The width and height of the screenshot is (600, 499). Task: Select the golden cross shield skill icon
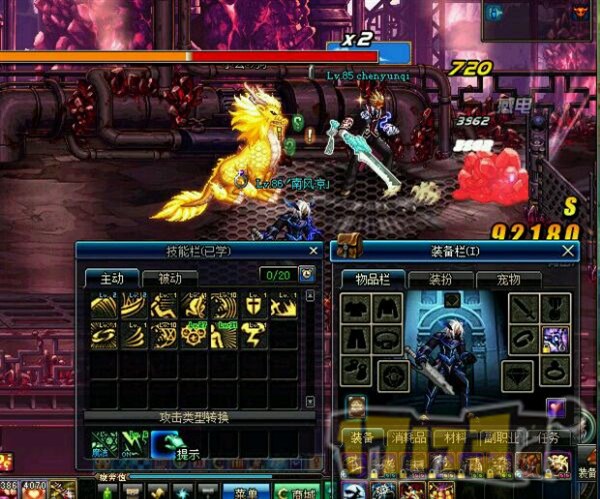(x=255, y=307)
